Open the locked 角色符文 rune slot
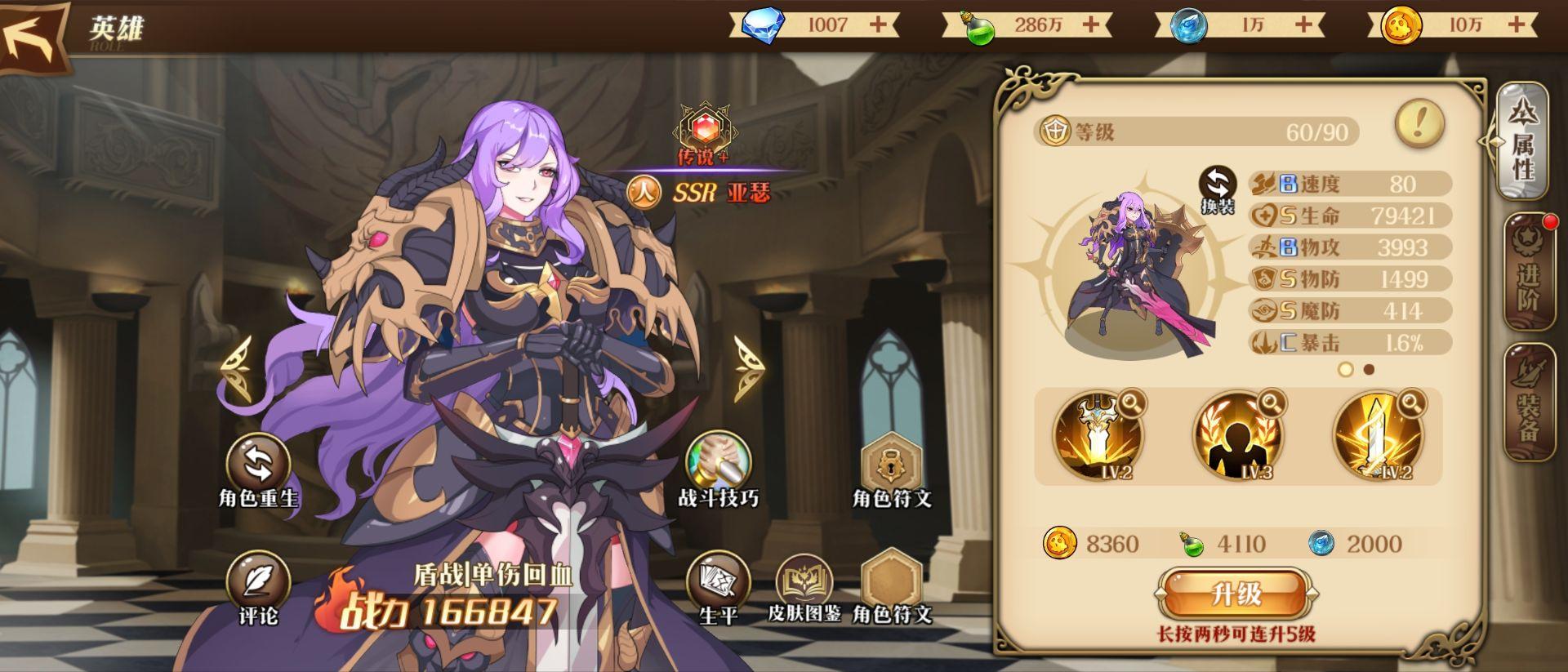Viewport: 1568px width, 672px height. tap(891, 465)
